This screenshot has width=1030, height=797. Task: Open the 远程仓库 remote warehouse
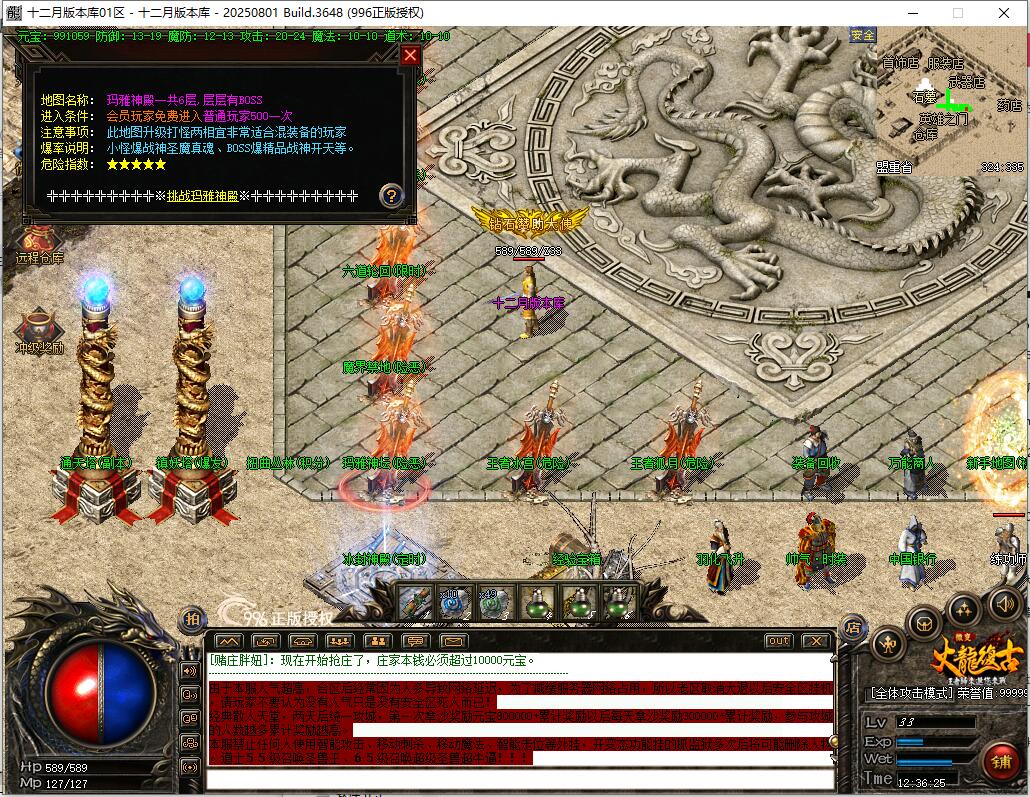click(x=38, y=243)
